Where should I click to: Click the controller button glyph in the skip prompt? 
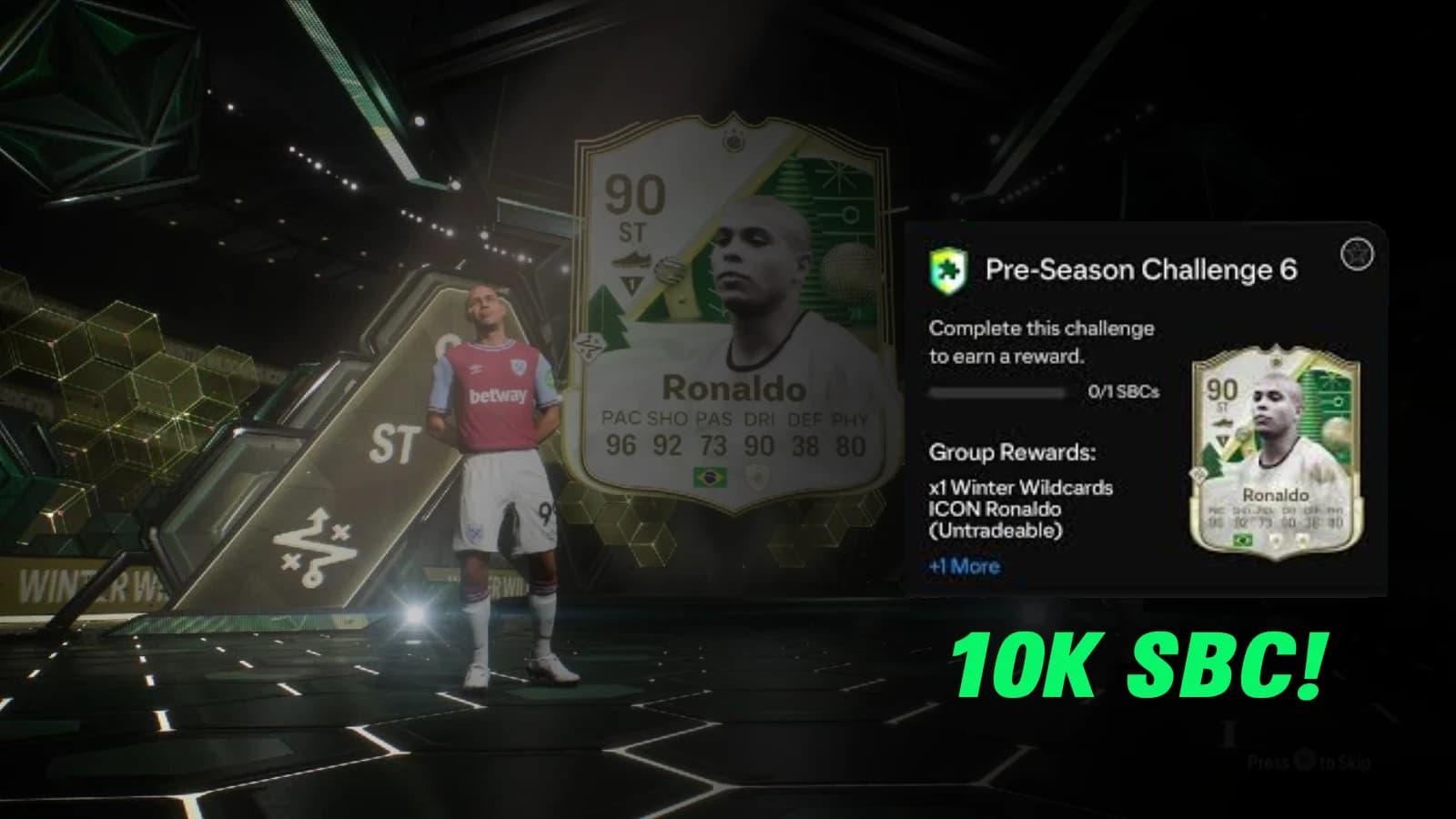[1302, 759]
